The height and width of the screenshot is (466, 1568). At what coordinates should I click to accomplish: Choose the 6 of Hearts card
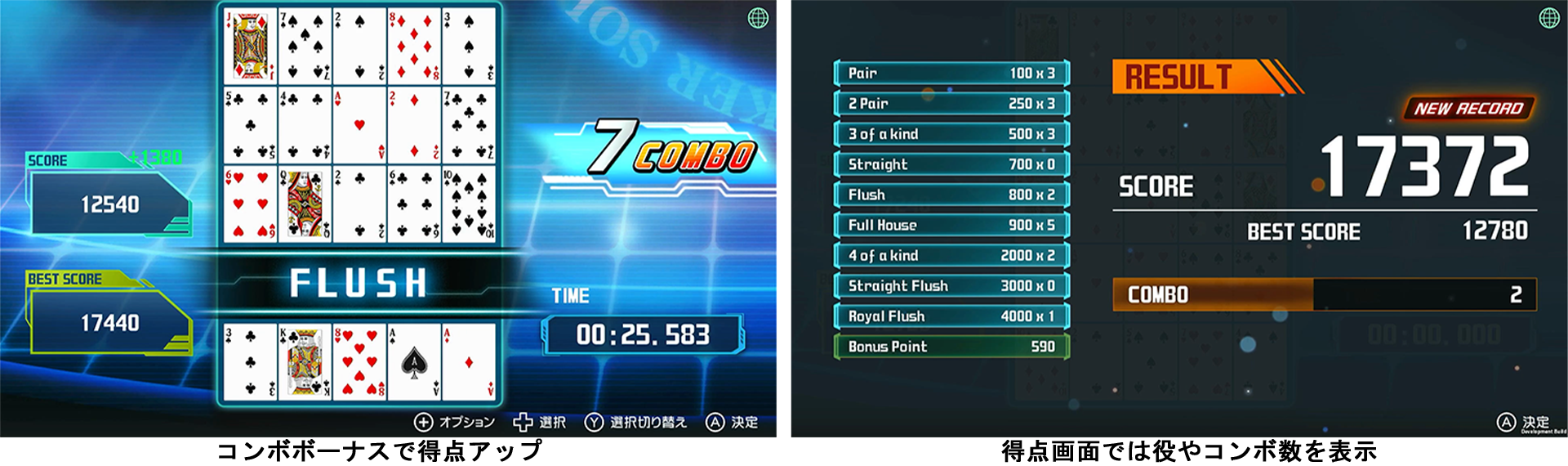tap(250, 204)
